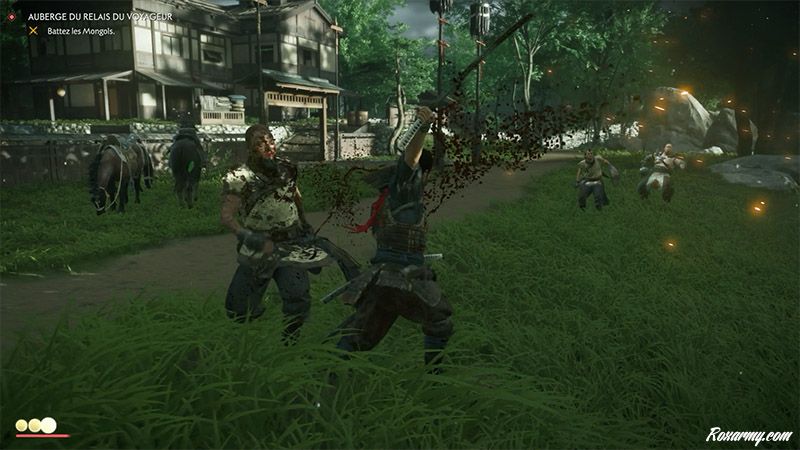800x450 pixels.
Task: Open the Roxarmy.com watermark link
Action: [748, 435]
